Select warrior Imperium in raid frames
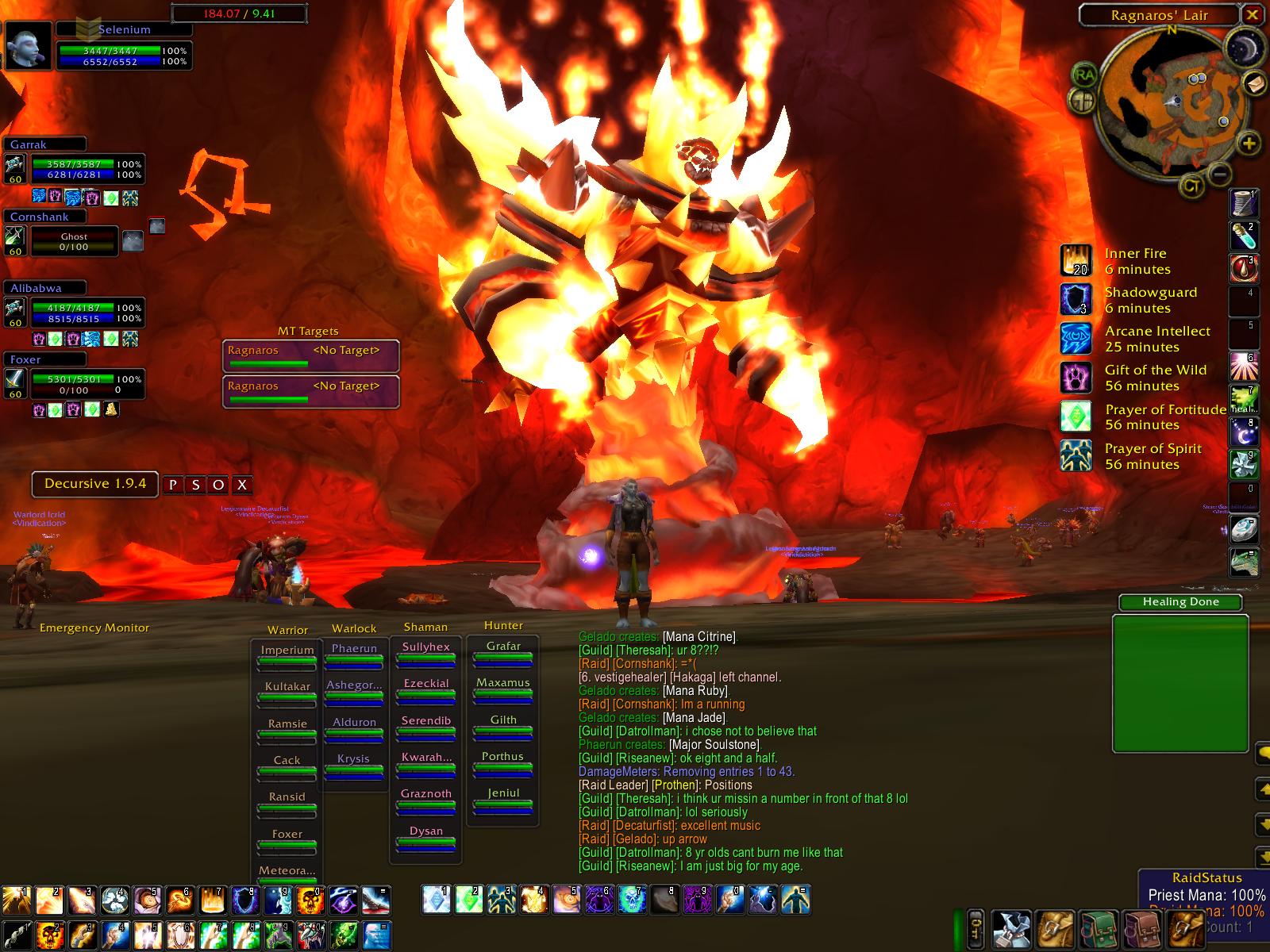 [x=287, y=657]
